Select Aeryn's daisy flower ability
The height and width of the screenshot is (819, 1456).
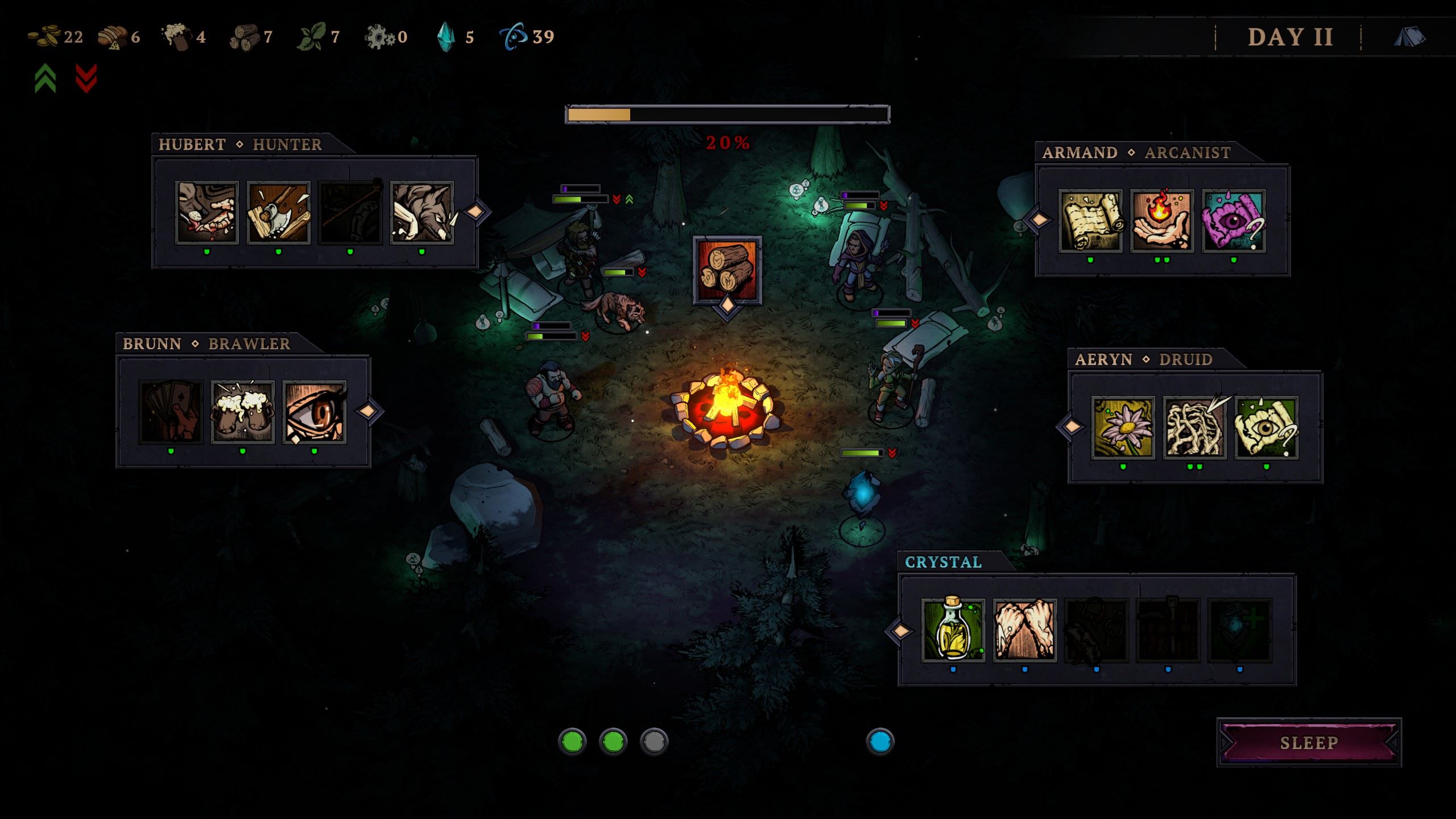1123,428
